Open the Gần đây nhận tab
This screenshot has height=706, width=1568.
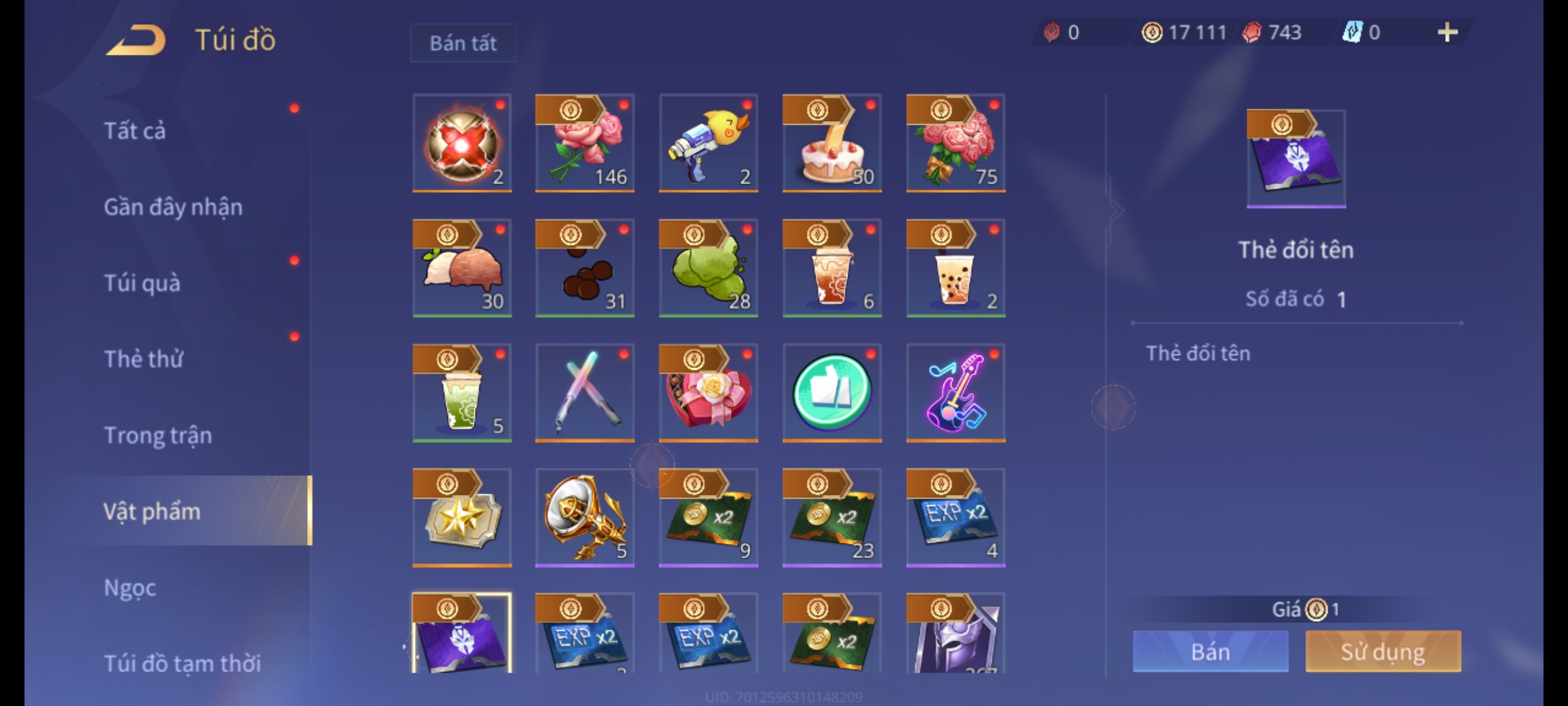173,207
